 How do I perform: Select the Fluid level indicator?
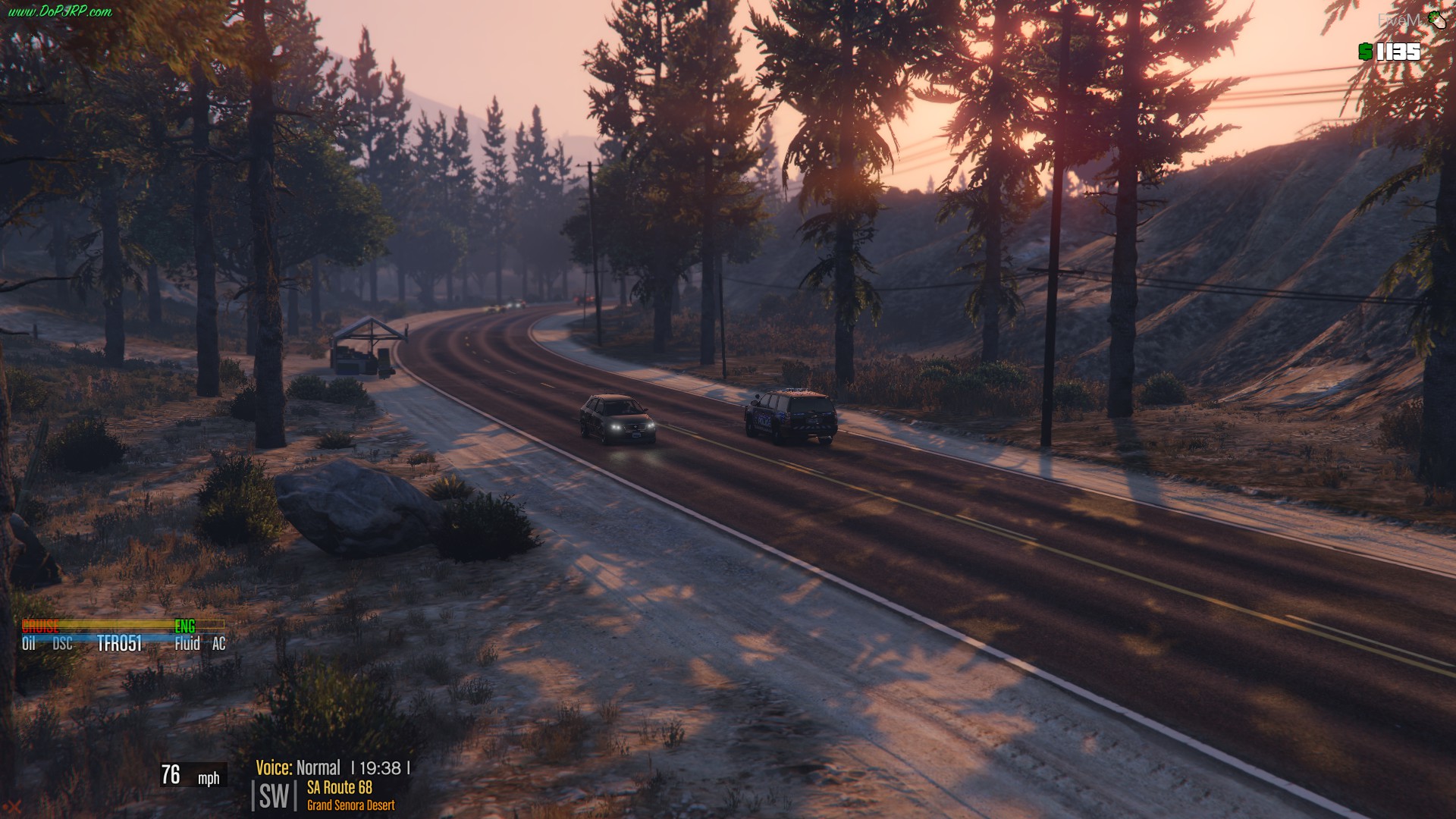(187, 644)
